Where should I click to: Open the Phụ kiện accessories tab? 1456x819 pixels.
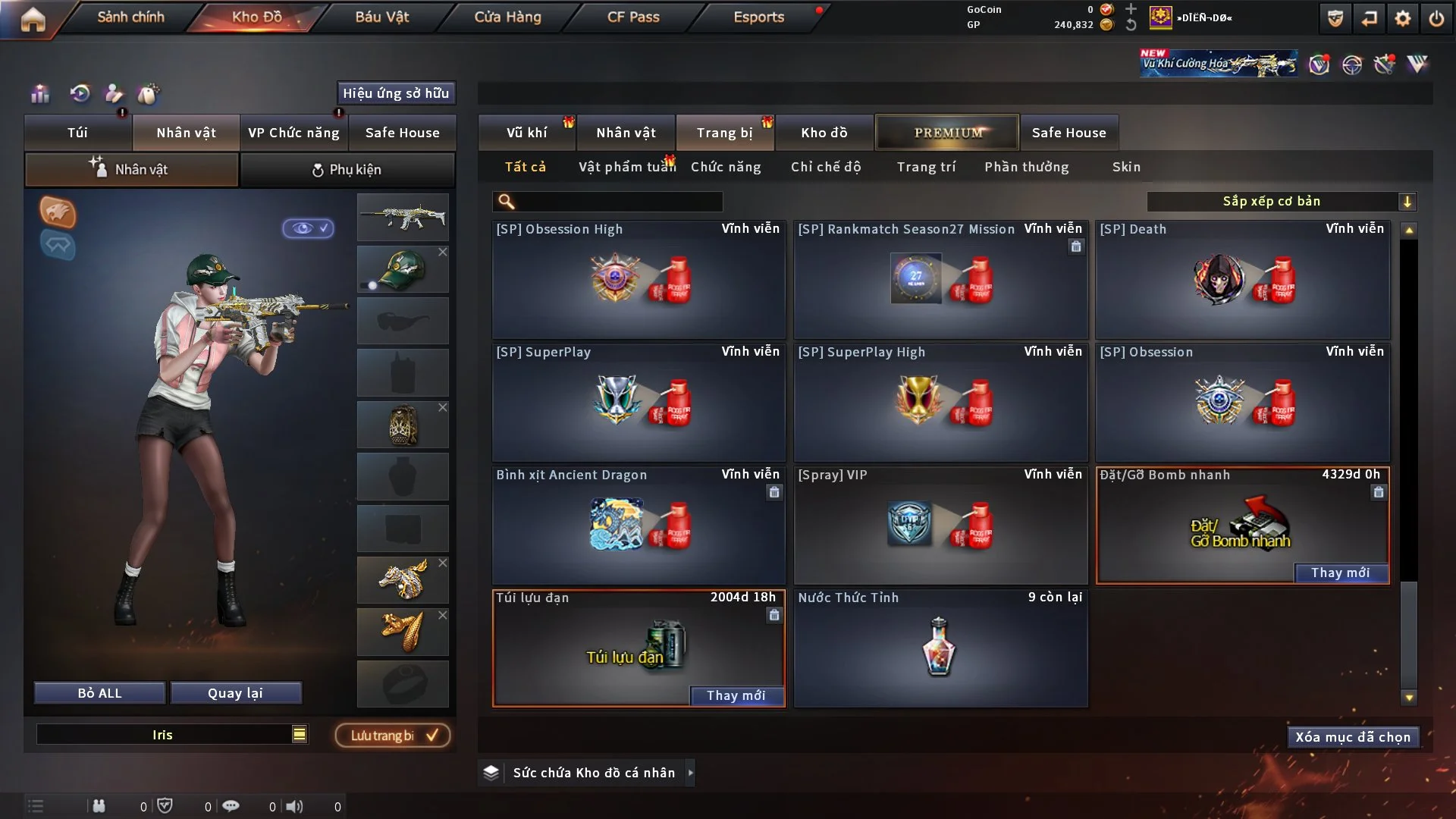pos(347,170)
